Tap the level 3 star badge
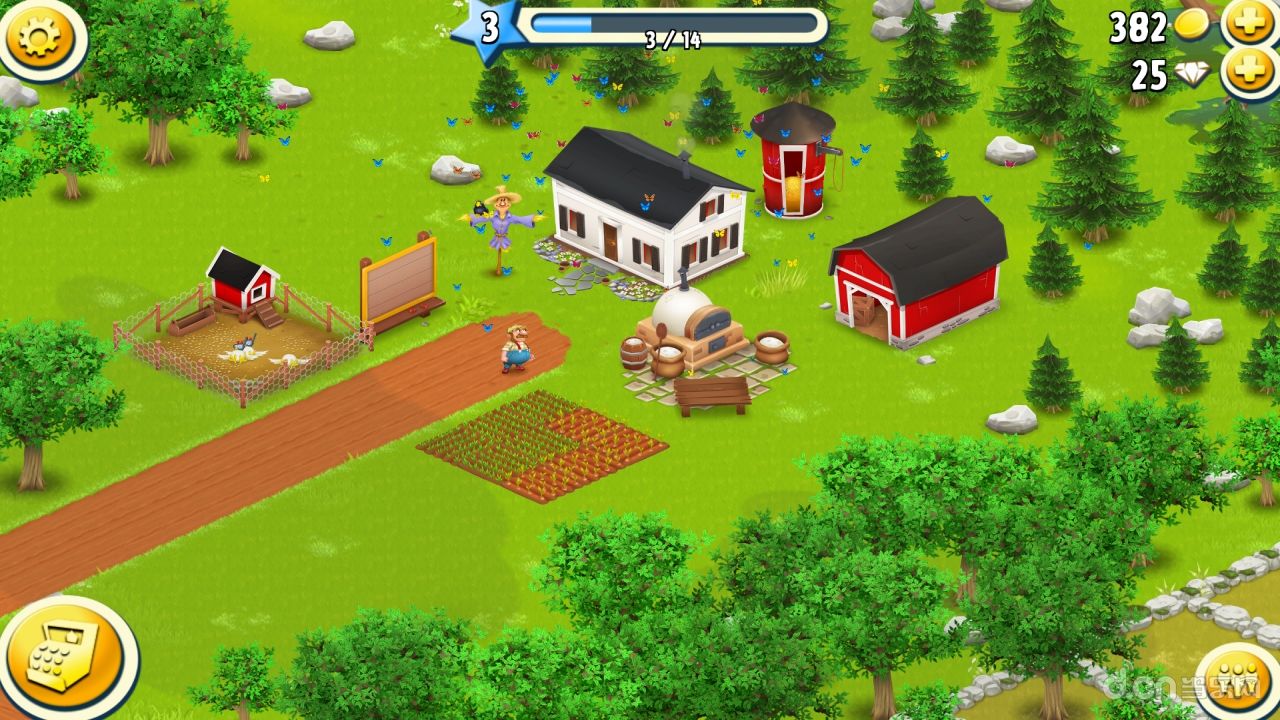Image resolution: width=1280 pixels, height=720 pixels. [488, 29]
